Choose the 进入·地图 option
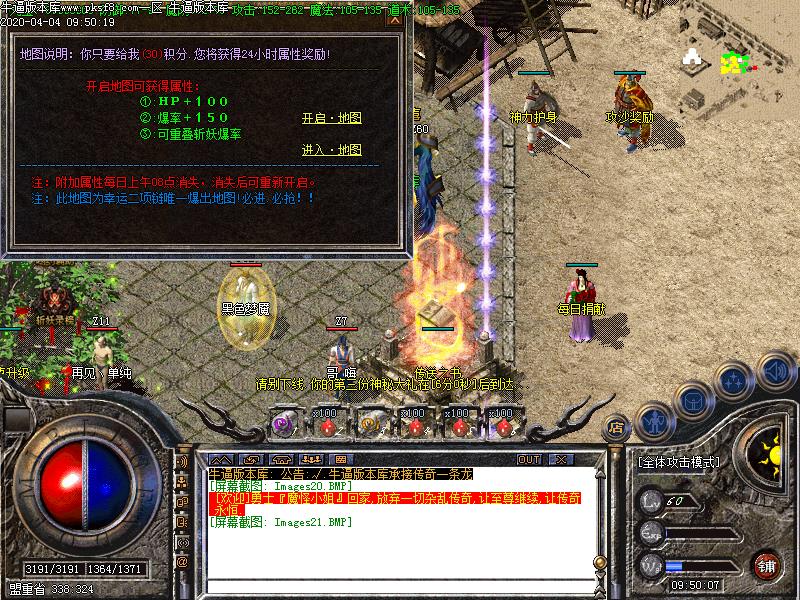This screenshot has height=600, width=800. [x=331, y=150]
